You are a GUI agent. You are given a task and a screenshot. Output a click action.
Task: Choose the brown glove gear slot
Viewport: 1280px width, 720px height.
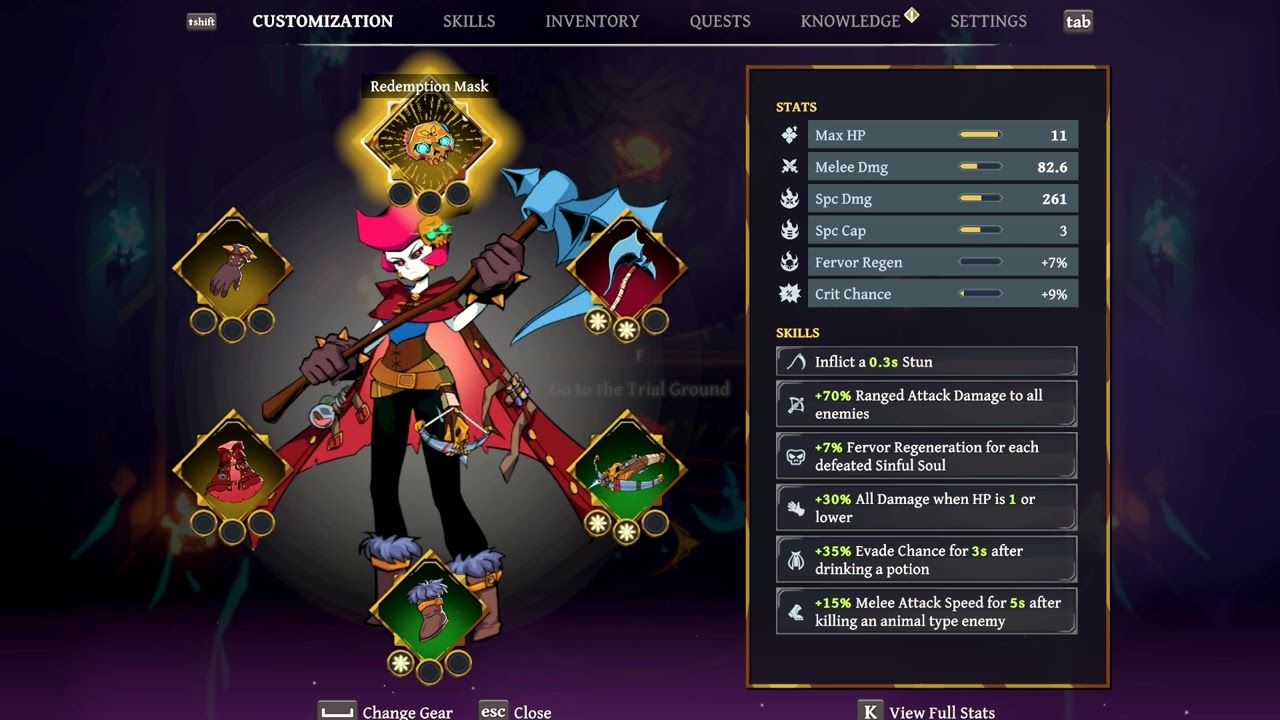(232, 268)
